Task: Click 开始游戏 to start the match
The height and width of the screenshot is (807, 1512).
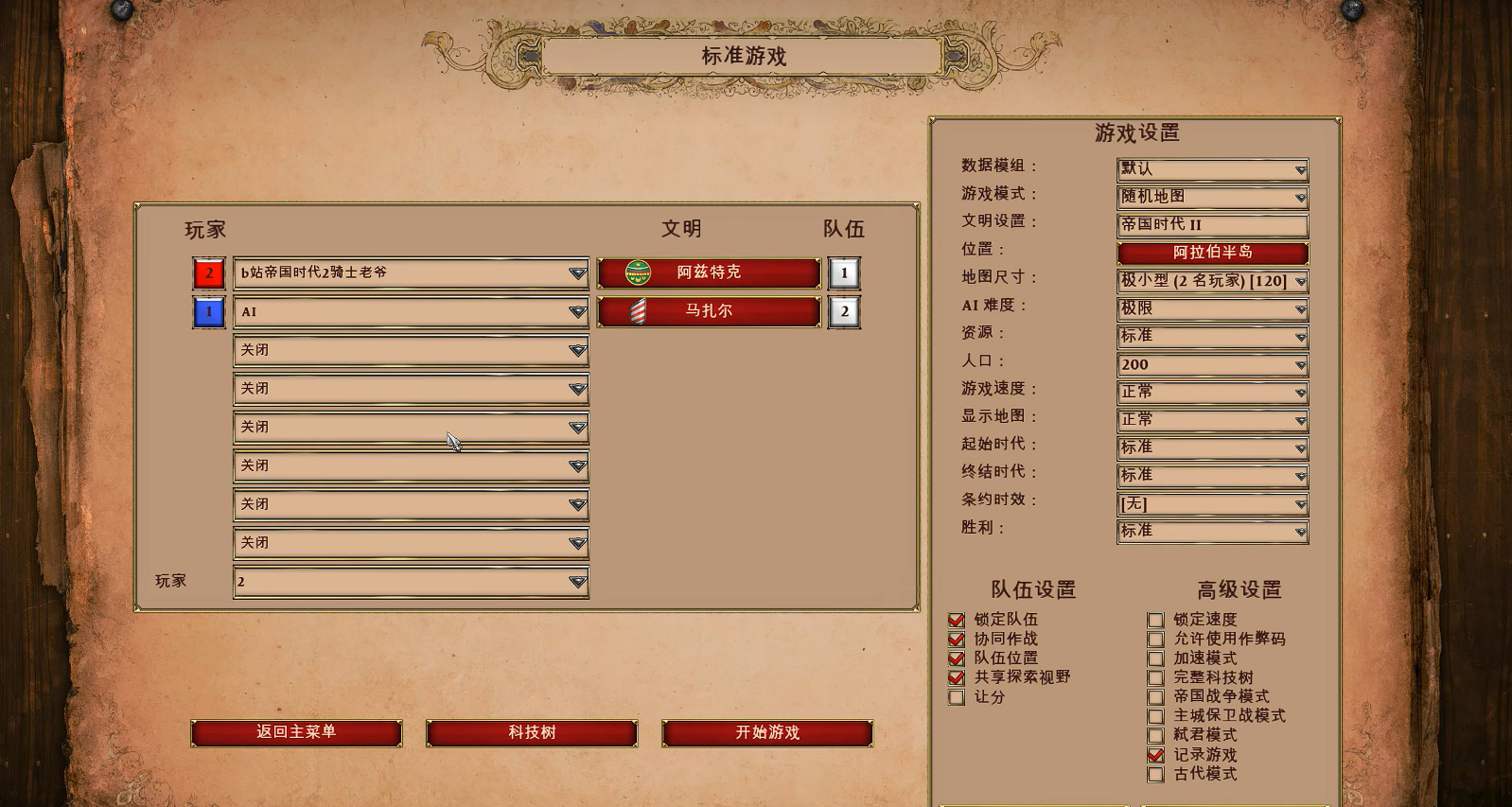Action: pos(767,733)
